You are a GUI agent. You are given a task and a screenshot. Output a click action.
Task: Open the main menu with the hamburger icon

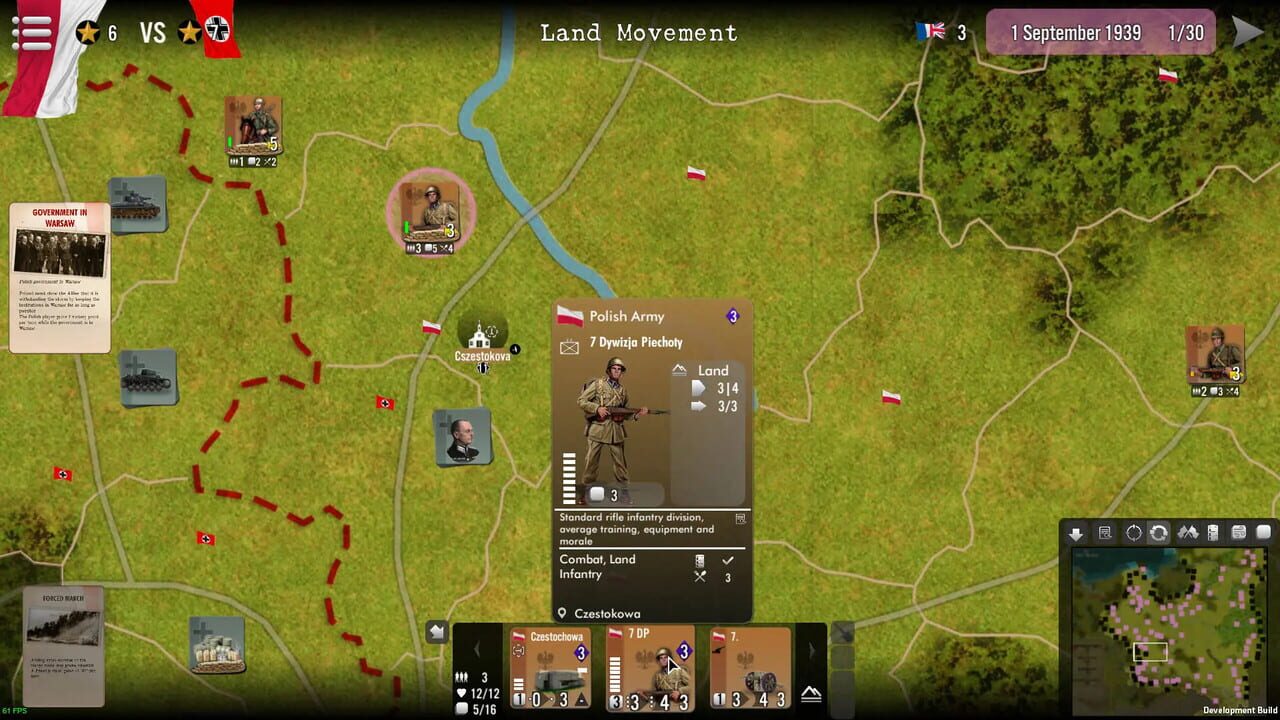pos(33,33)
